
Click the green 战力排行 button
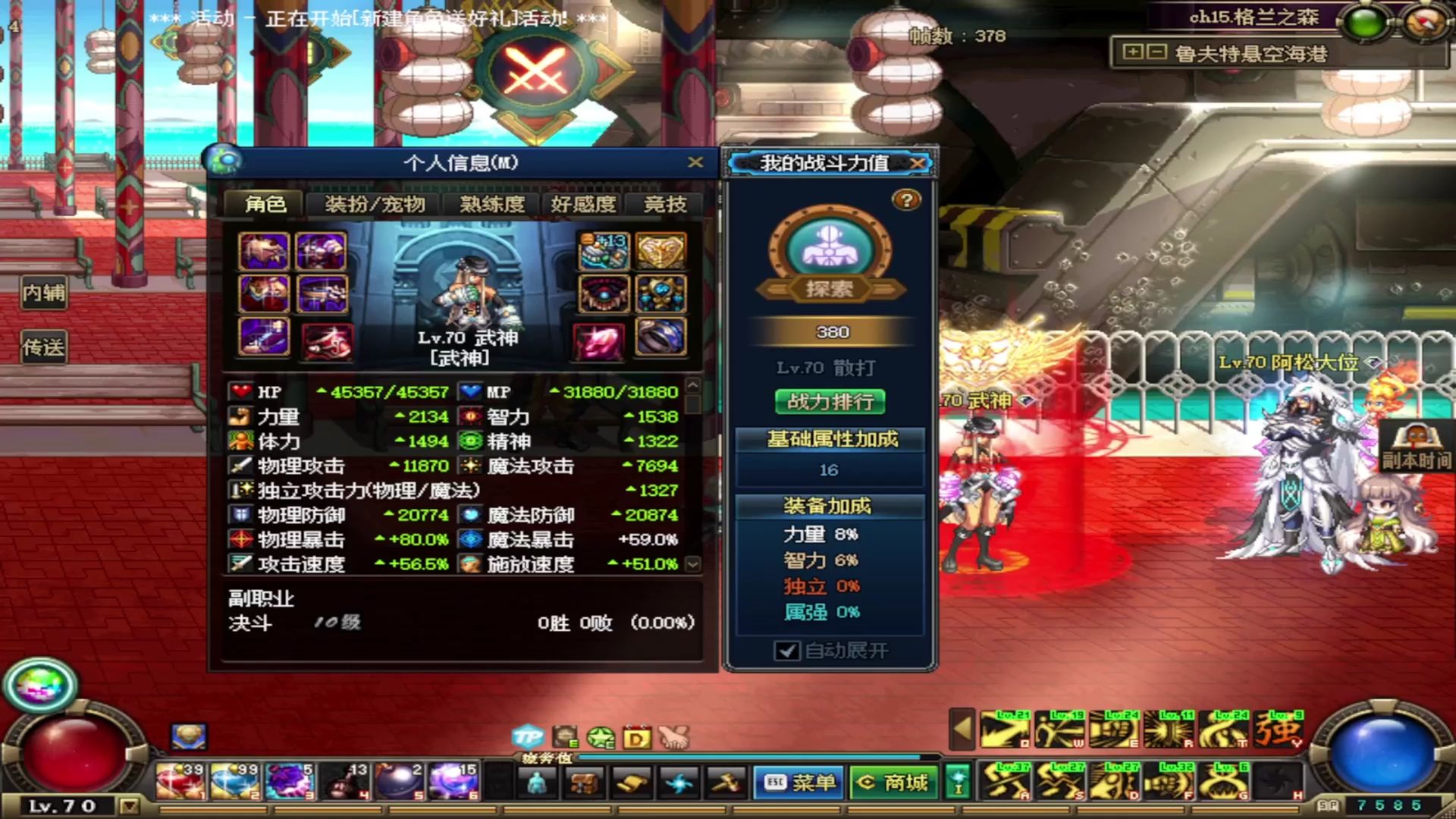coord(829,403)
